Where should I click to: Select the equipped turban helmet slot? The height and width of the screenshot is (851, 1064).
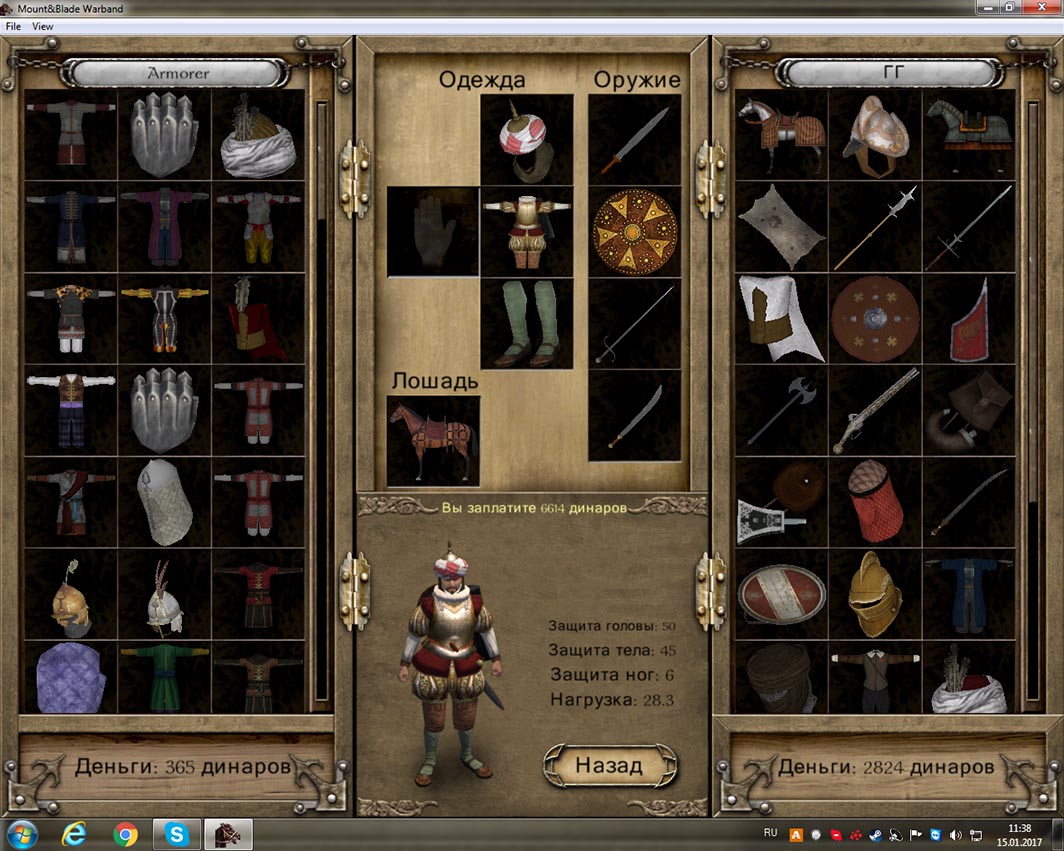point(527,140)
